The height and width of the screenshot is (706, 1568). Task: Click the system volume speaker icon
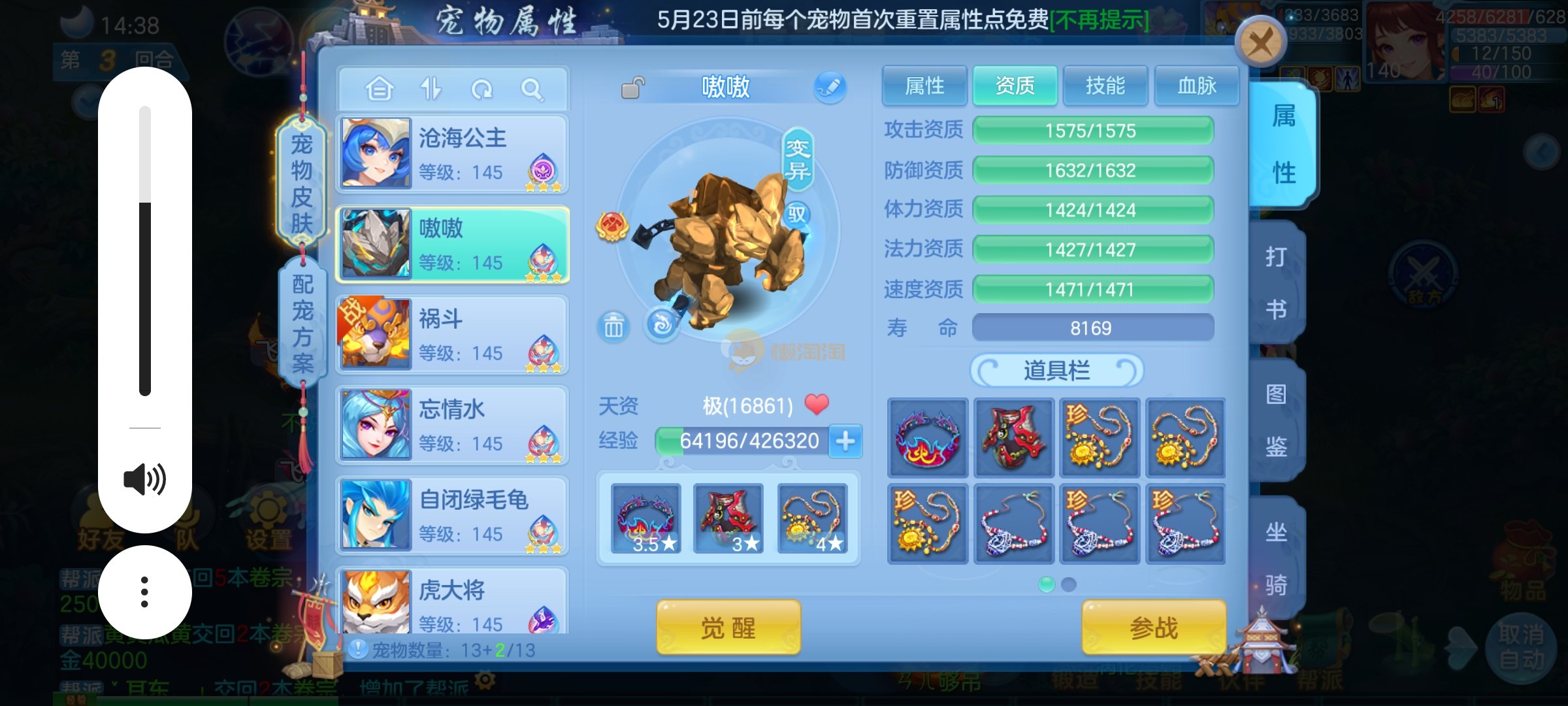pos(144,480)
